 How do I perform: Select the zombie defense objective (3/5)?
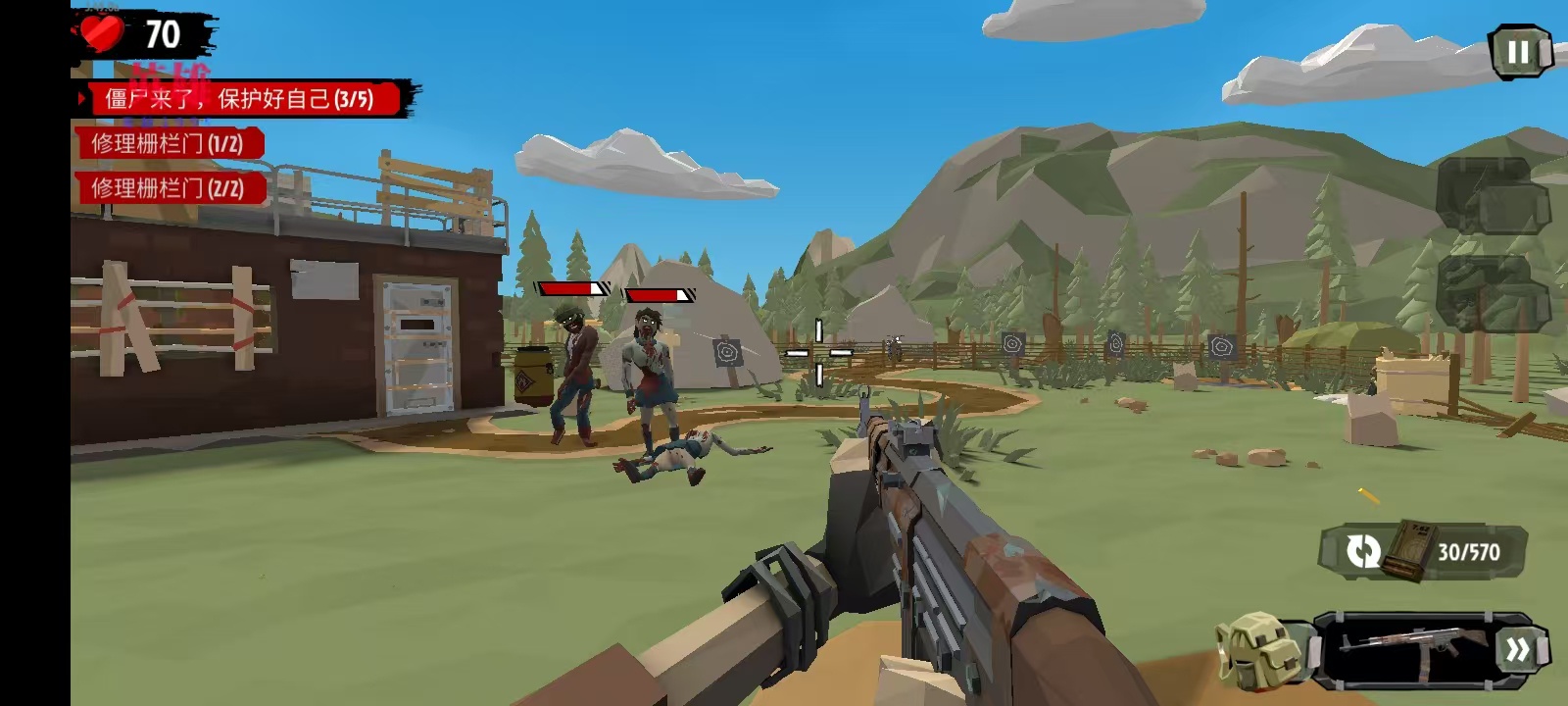coord(240,98)
